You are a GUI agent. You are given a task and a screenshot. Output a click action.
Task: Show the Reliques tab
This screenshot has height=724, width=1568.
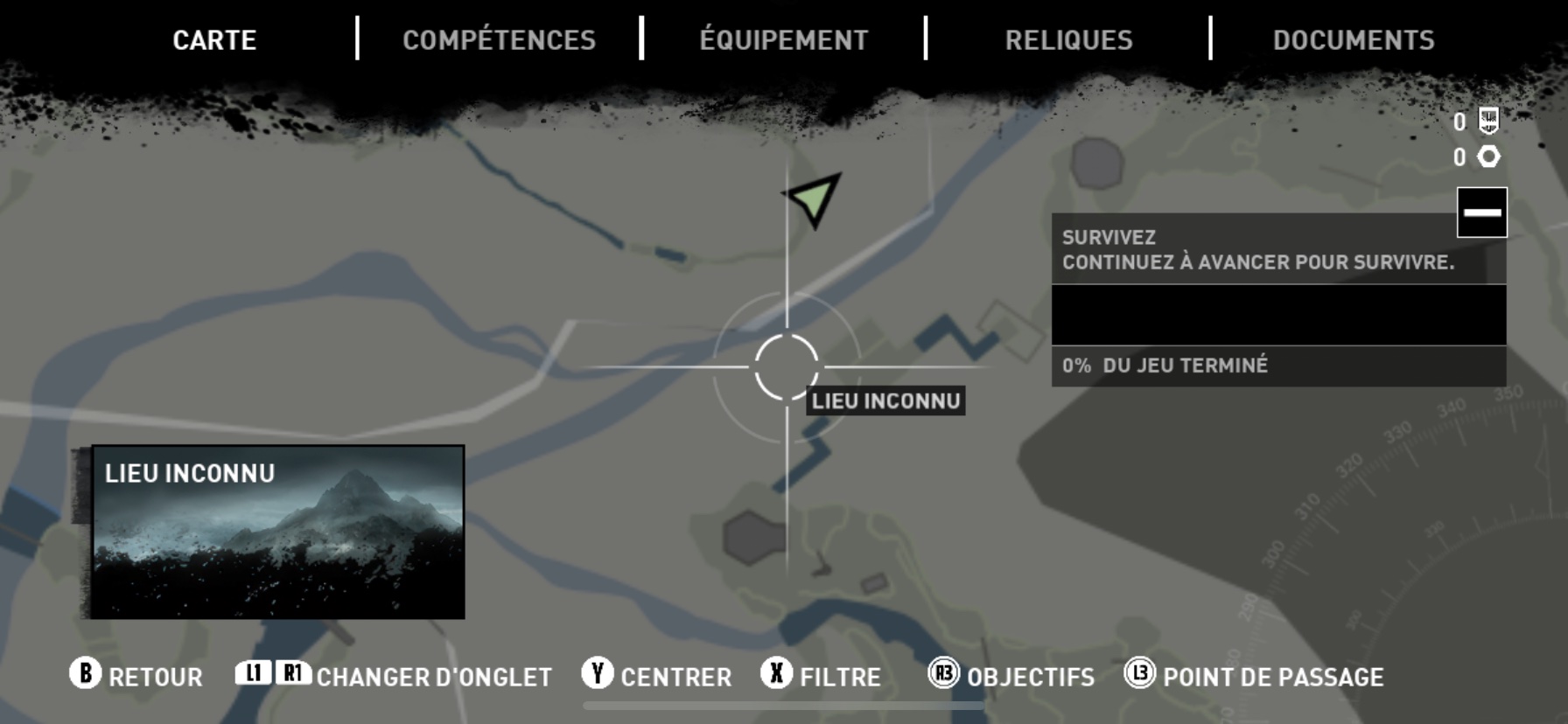[x=1068, y=40]
